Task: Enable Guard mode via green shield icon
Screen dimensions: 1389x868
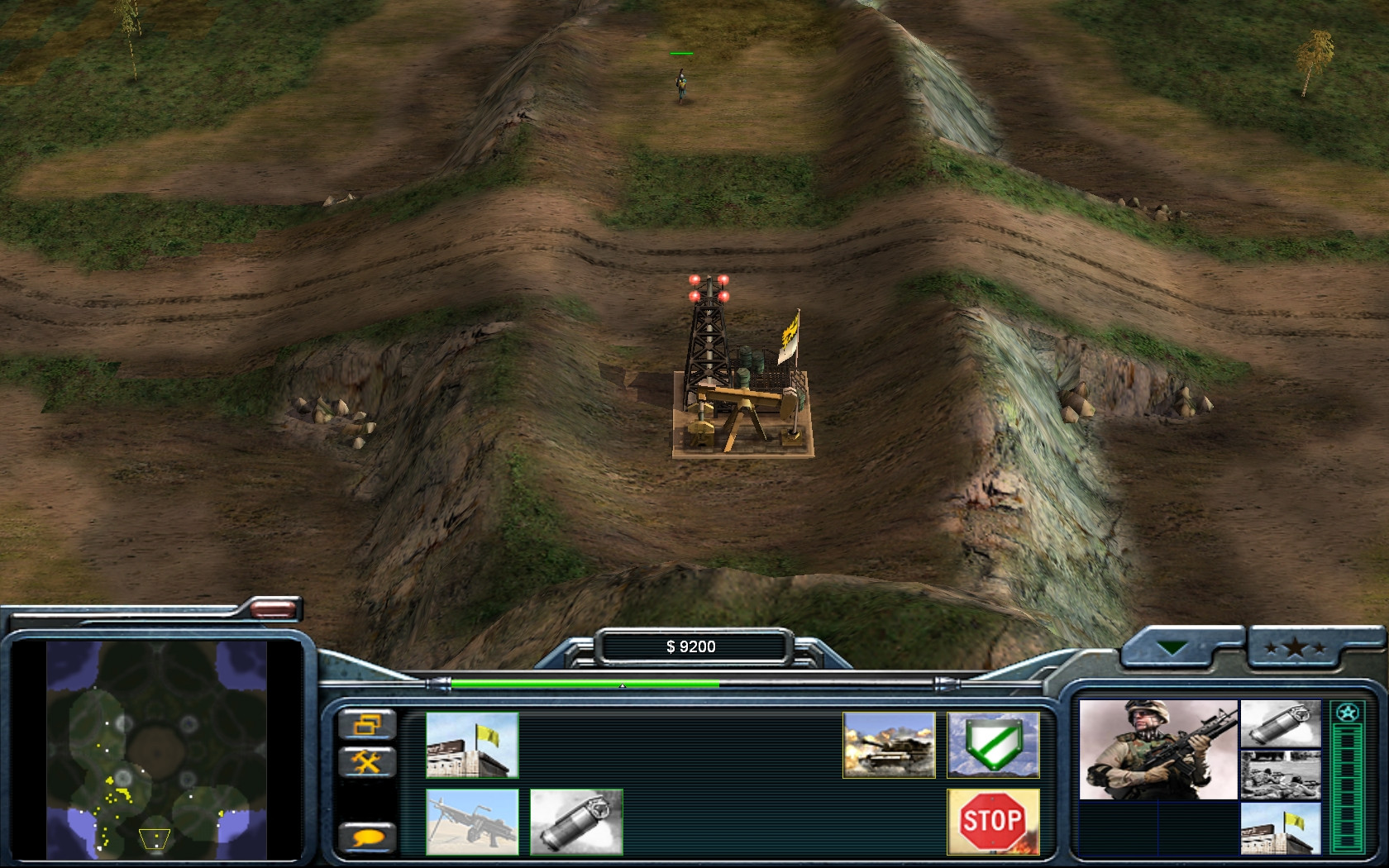Action: [x=992, y=745]
